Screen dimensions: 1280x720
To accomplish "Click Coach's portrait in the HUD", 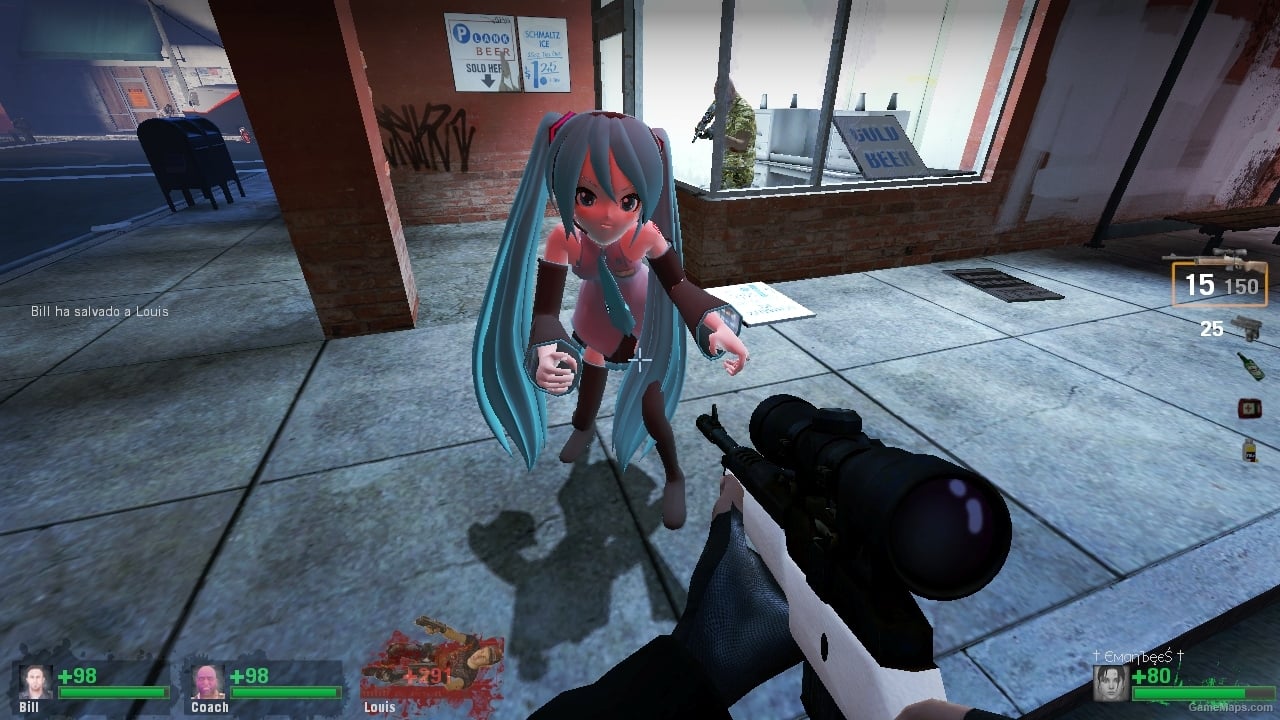I will click(207, 682).
